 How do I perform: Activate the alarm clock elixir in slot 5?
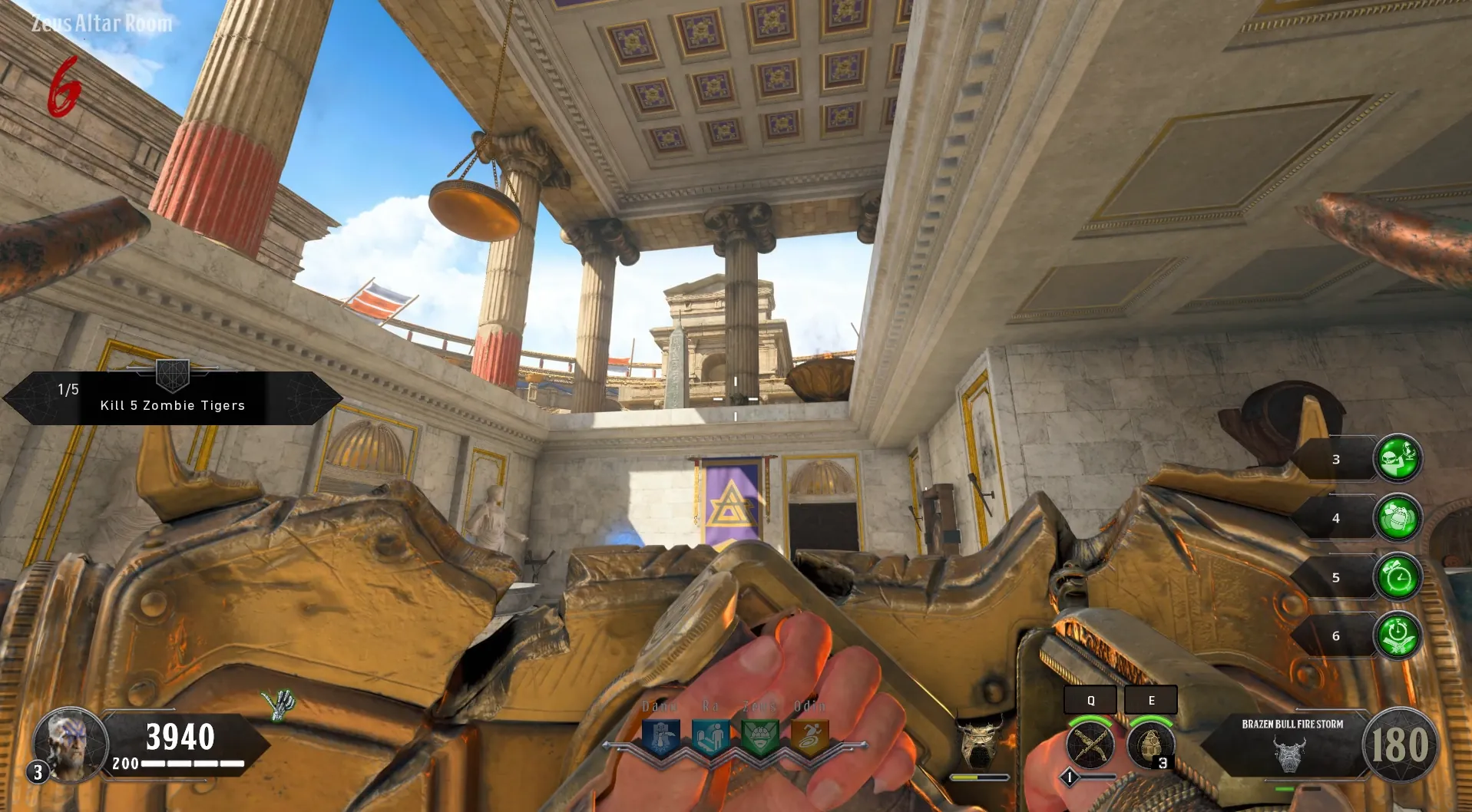pyautogui.click(x=1398, y=577)
